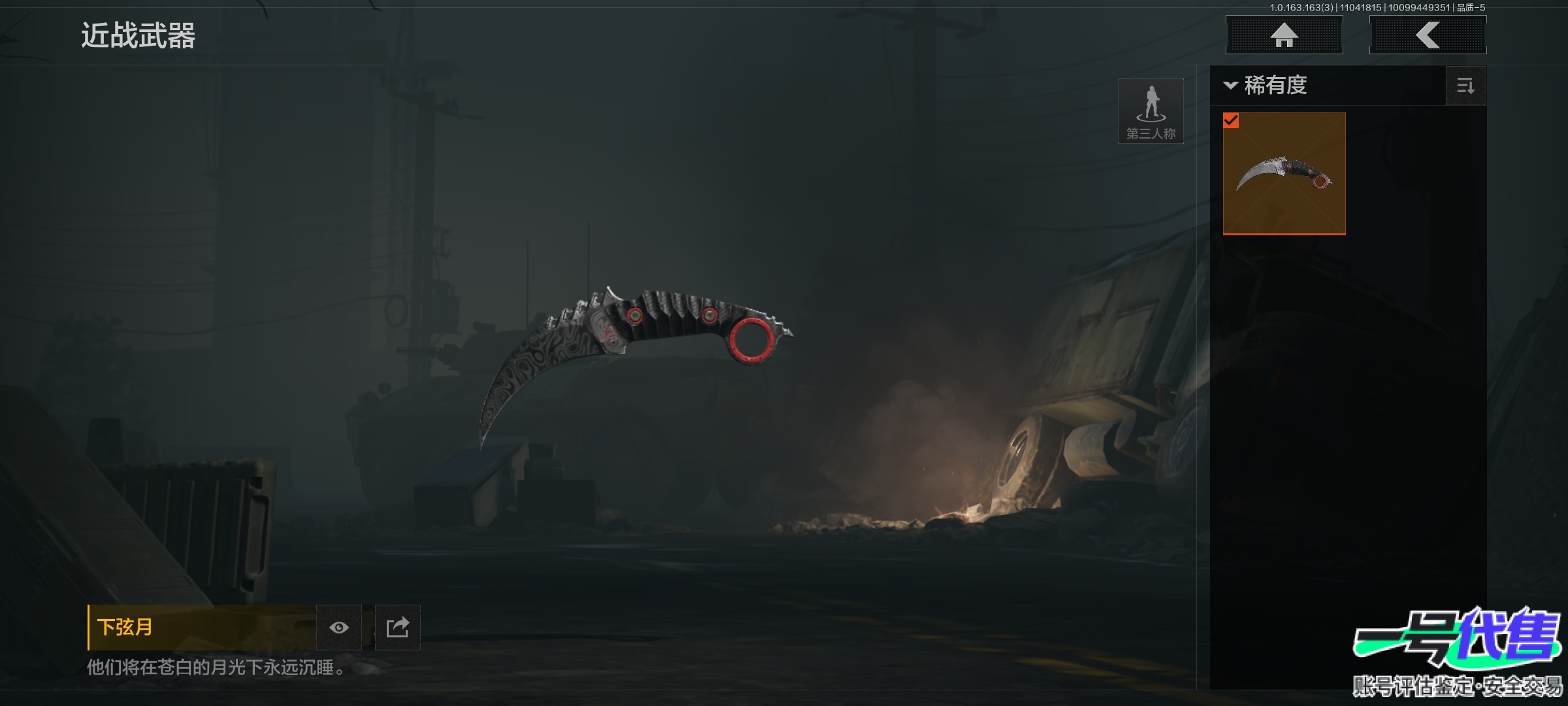Select the karambit knife thumbnail

tap(1284, 173)
